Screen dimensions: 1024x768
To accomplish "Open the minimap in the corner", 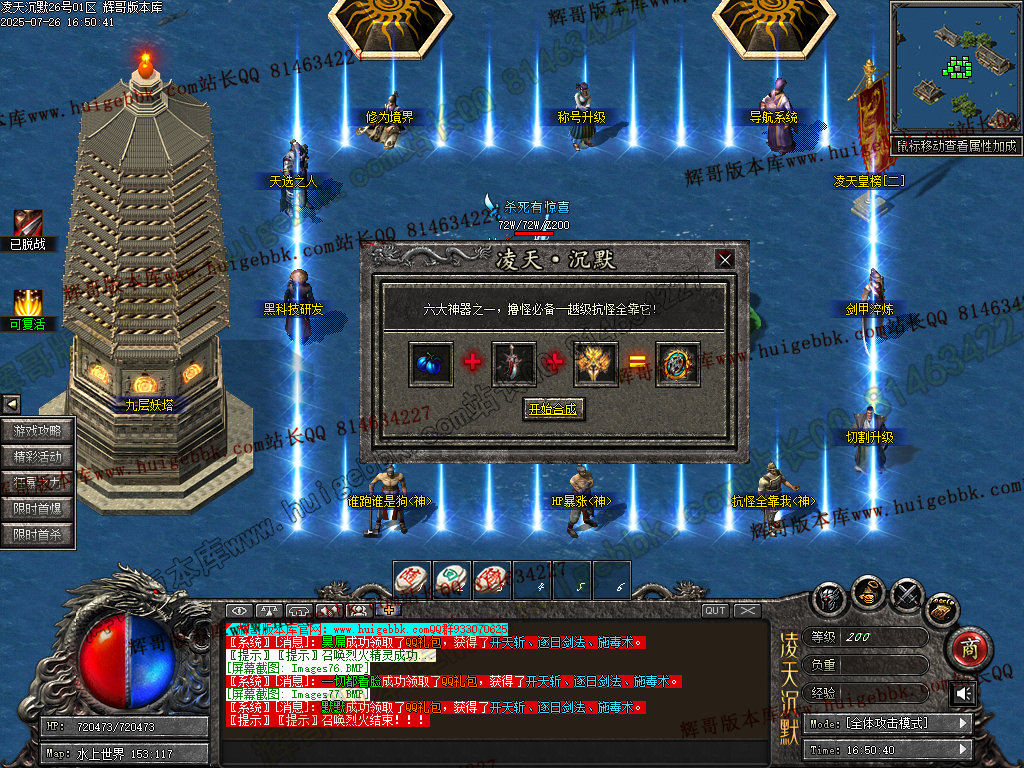I will pyautogui.click(x=954, y=69).
